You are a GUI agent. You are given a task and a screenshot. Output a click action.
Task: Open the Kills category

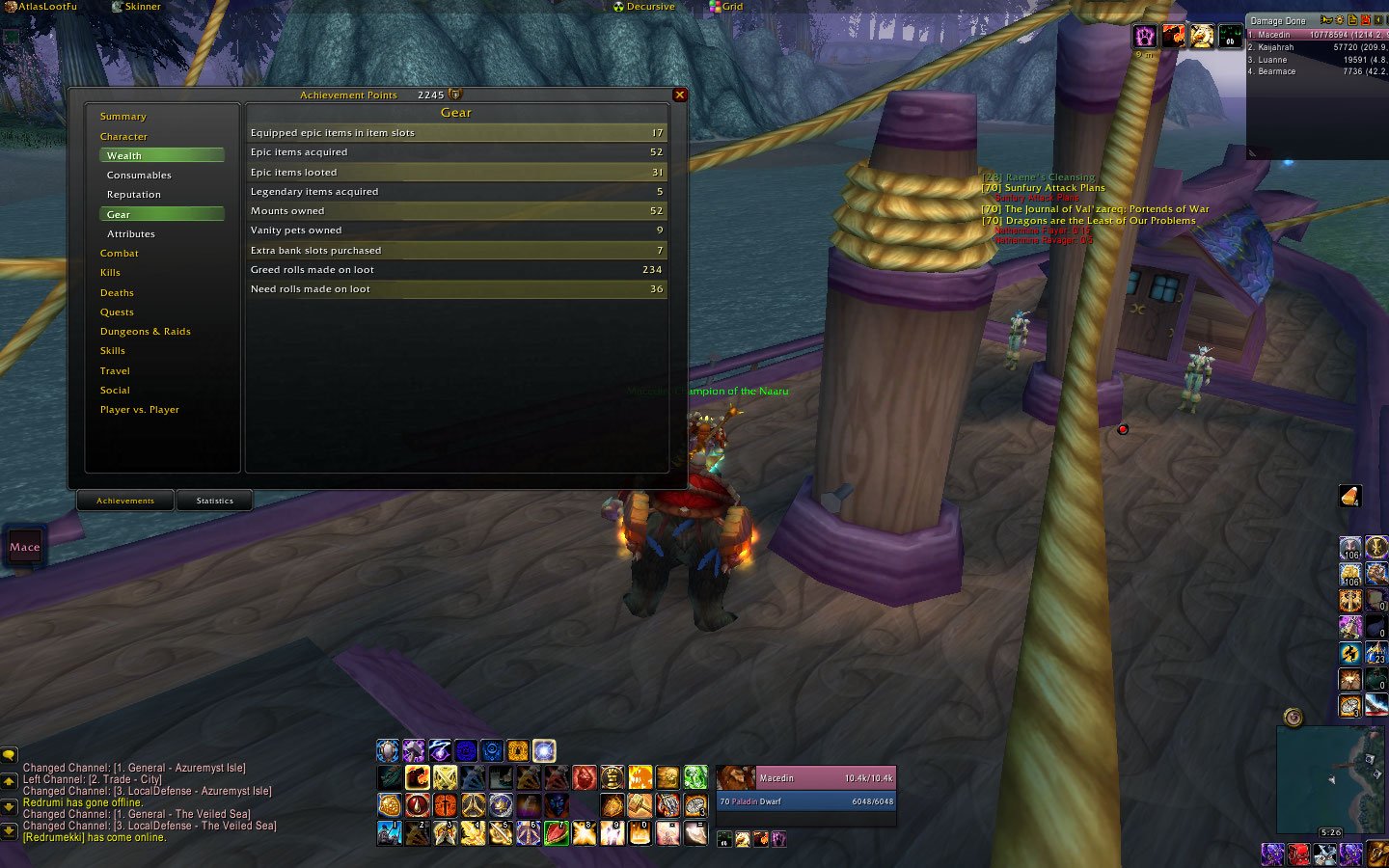(111, 273)
